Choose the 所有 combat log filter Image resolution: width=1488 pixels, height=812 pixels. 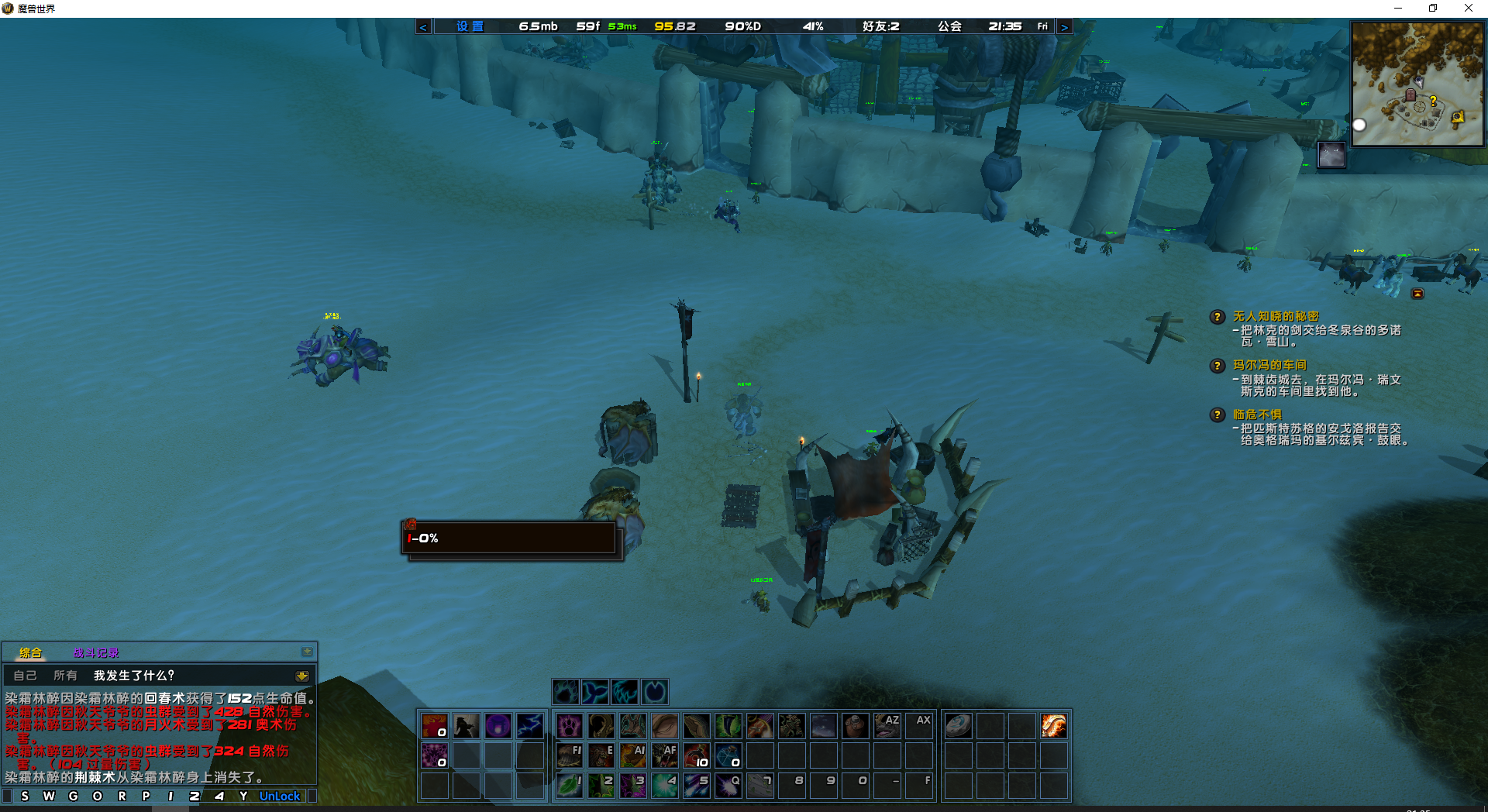[x=65, y=676]
